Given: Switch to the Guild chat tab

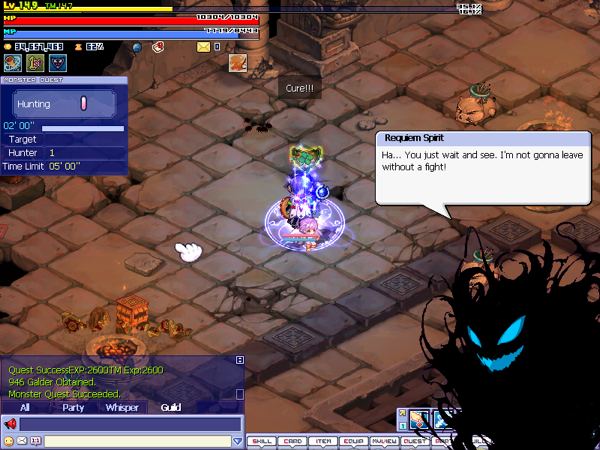Looking at the screenshot, I should click(x=171, y=407).
